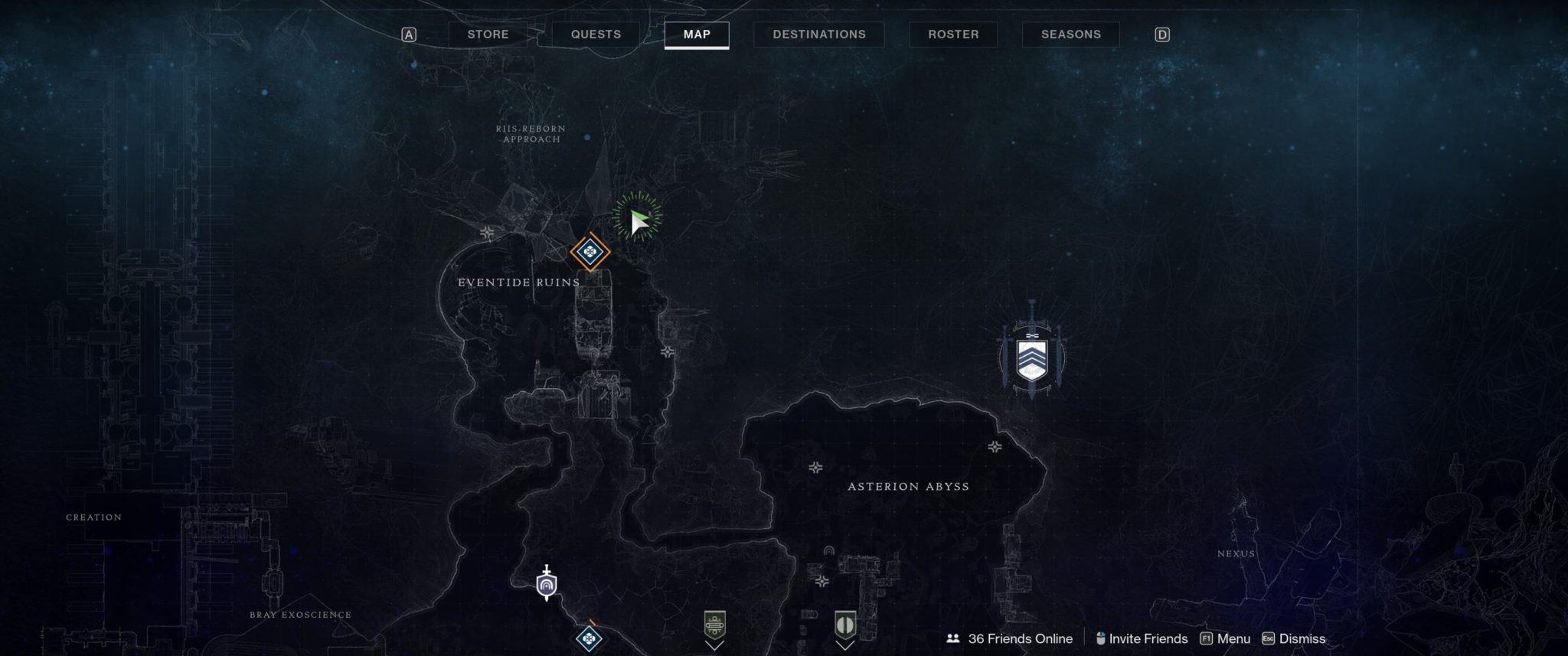This screenshot has width=1568, height=656.
Task: Click the friends silhouette icon in status bar
Action: click(x=952, y=638)
